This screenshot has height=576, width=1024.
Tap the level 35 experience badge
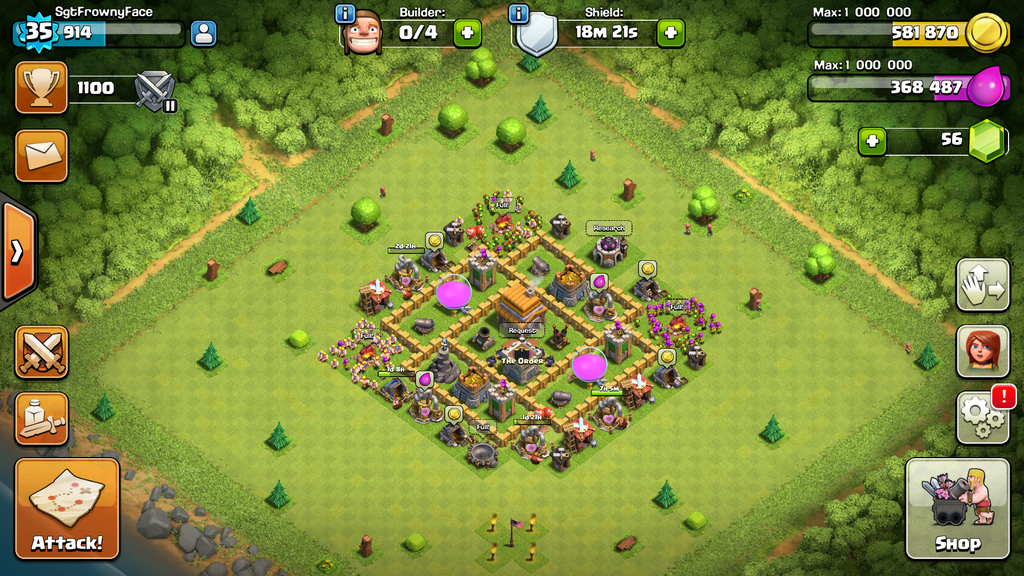pos(37,32)
